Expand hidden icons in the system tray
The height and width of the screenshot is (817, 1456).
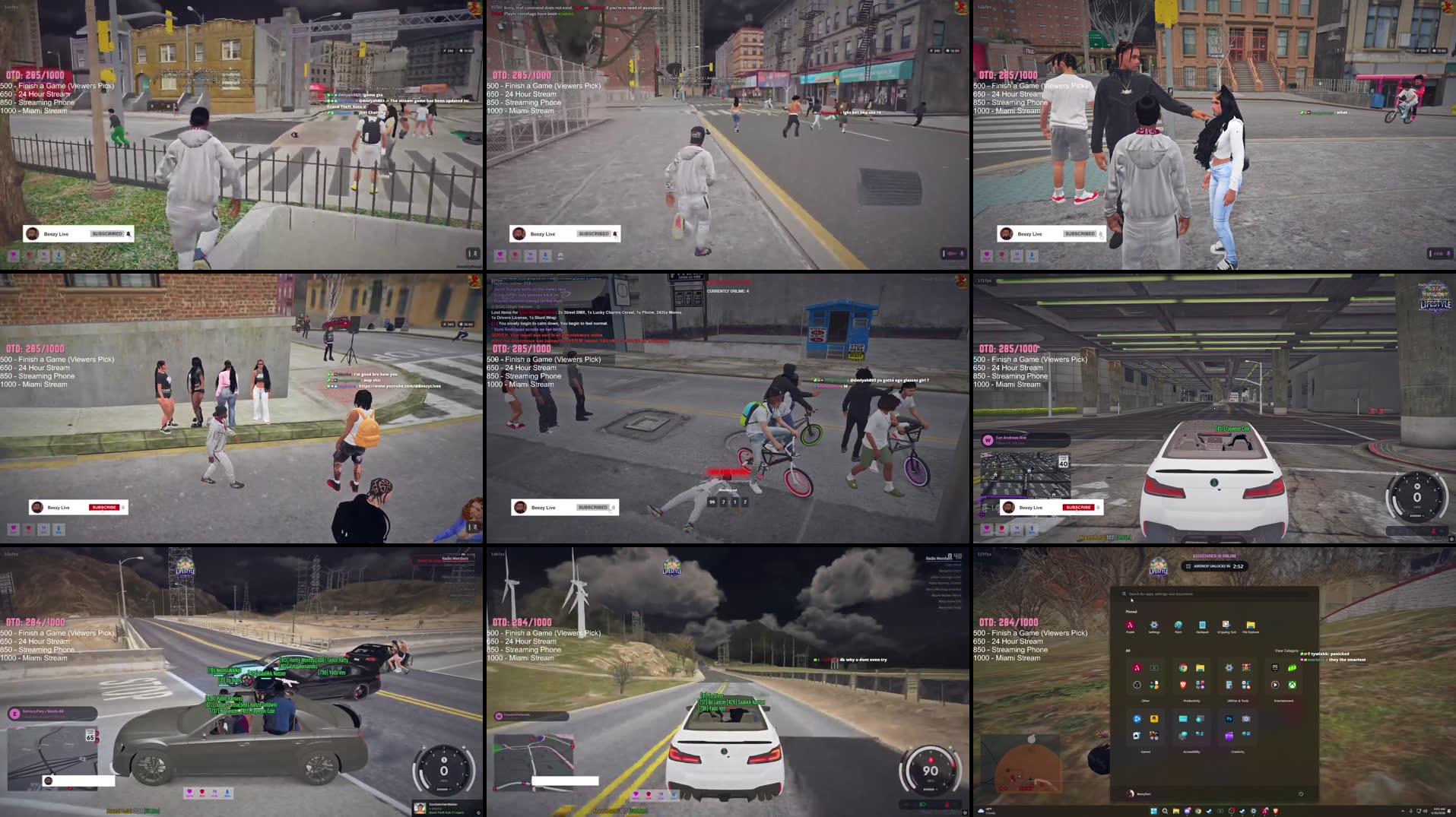point(1402,812)
